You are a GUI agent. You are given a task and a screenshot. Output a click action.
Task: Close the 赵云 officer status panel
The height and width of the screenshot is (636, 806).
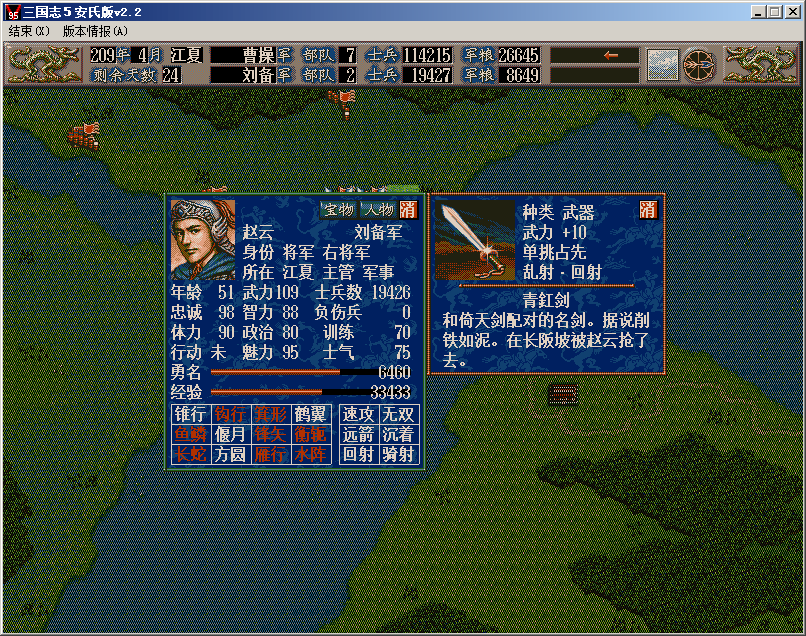click(408, 209)
